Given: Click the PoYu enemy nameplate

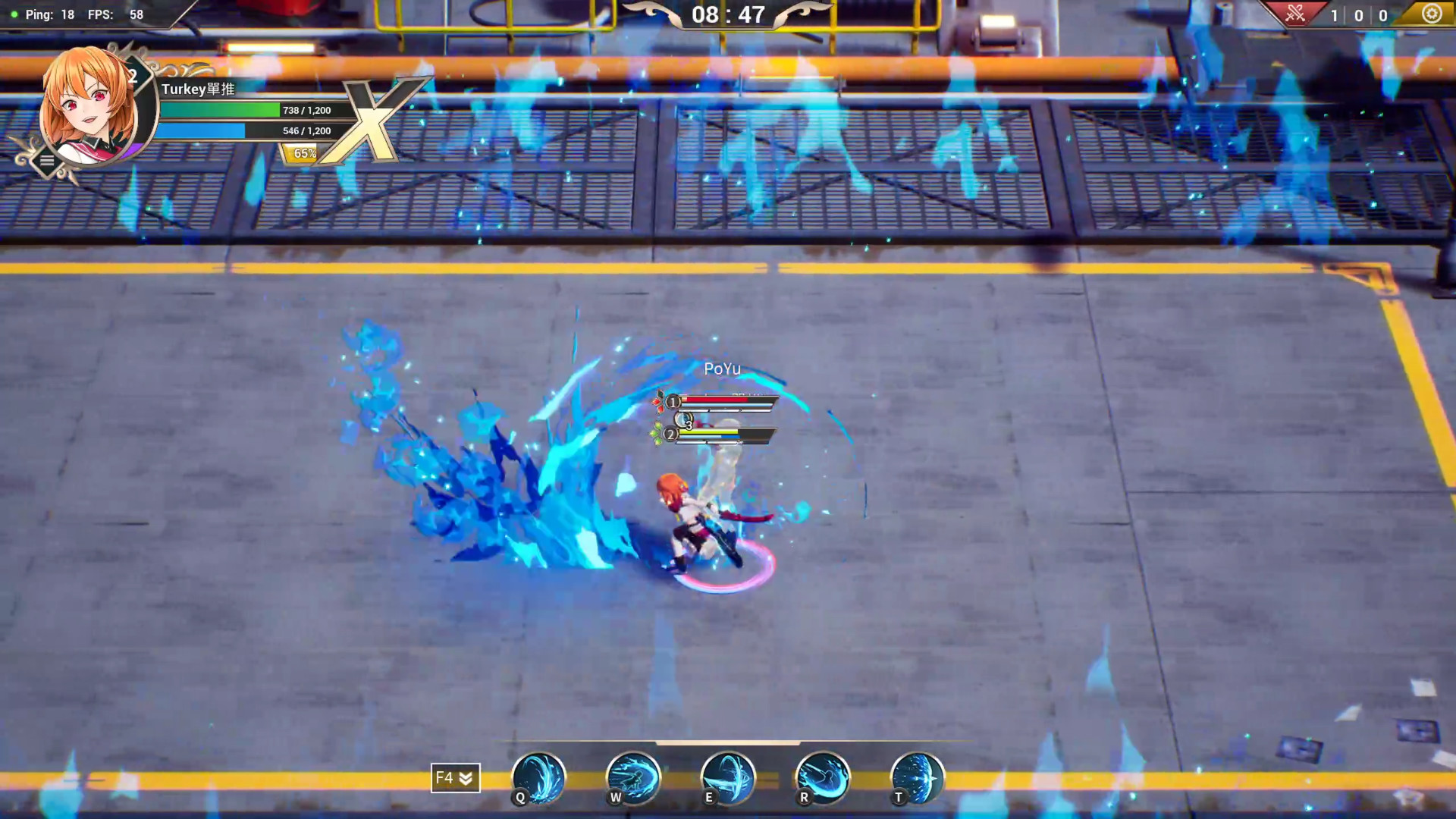Looking at the screenshot, I should point(723,369).
